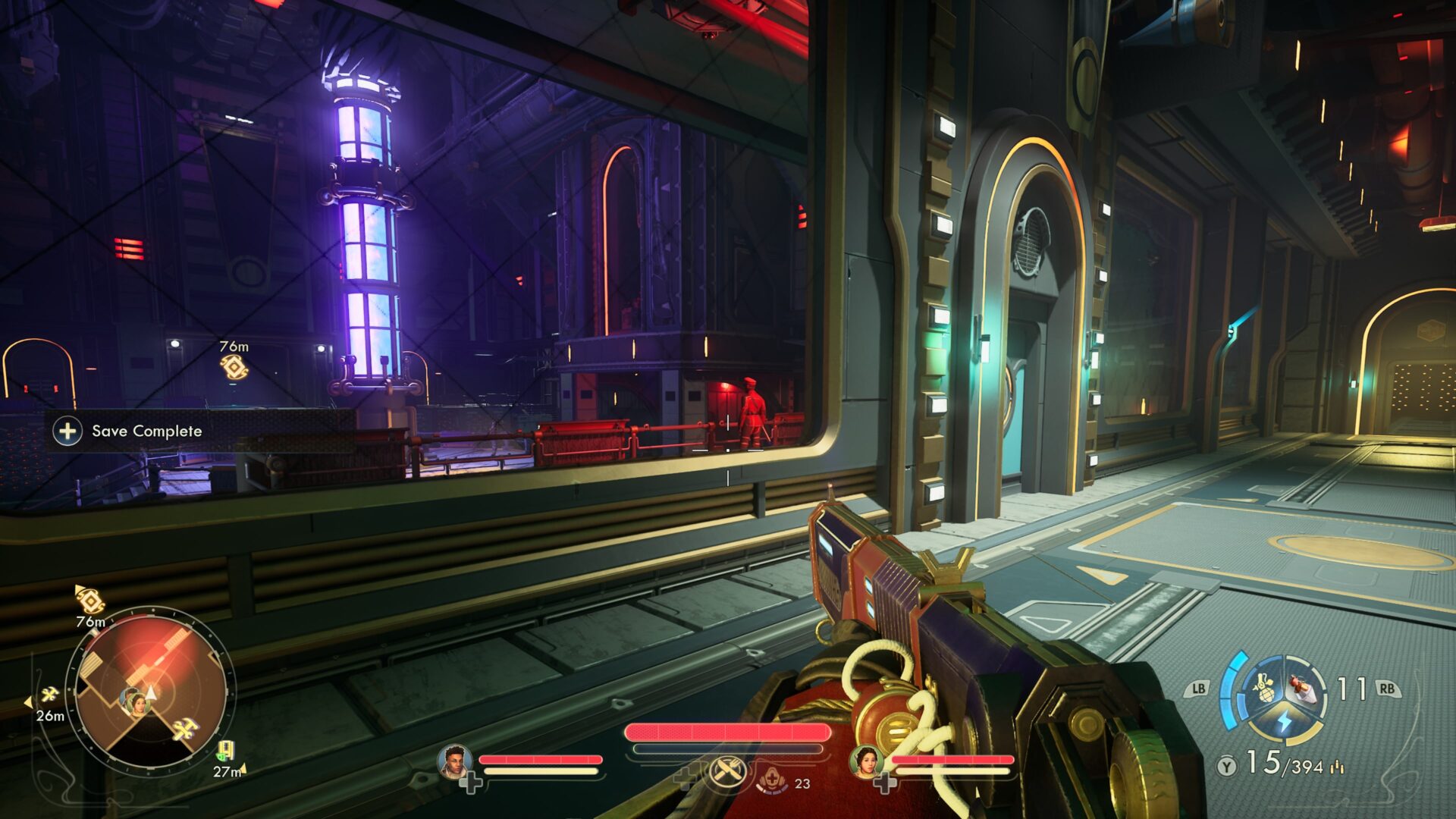Screen dimensions: 1456x819
Task: Click the knife and fork consumable icon
Action: 723,773
